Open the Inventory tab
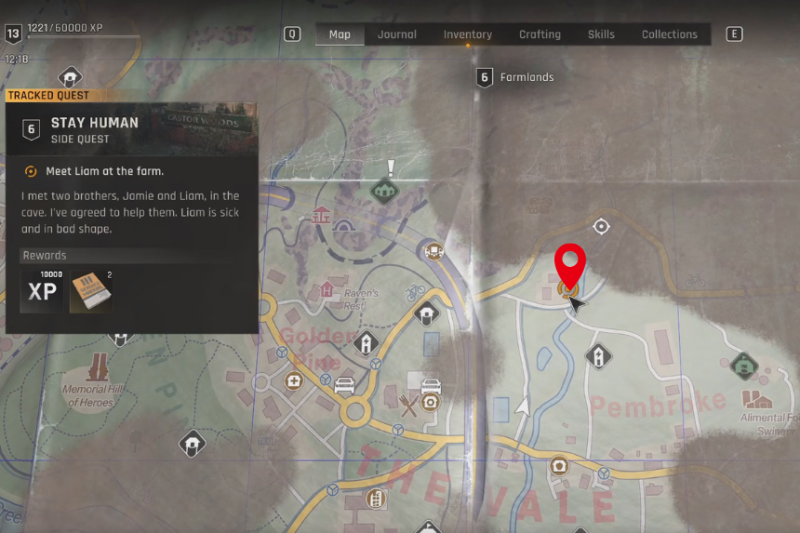Viewport: 800px width, 533px height. click(x=467, y=34)
